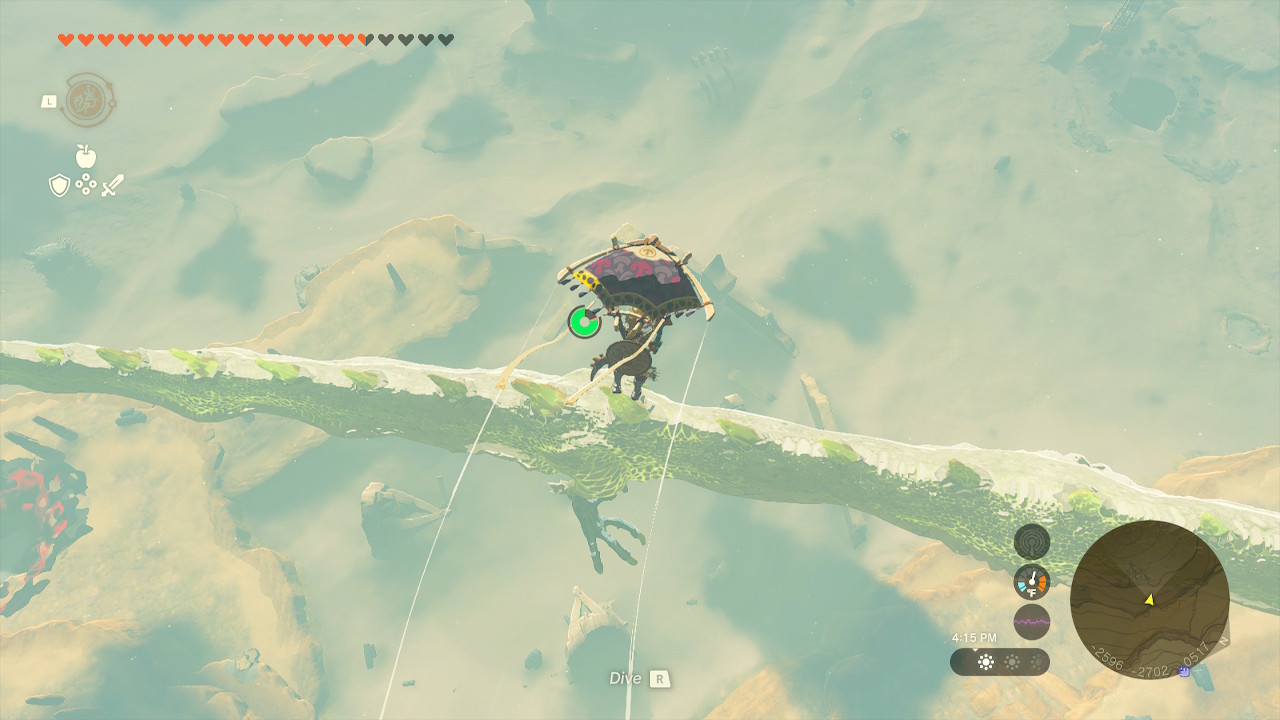1280x720 pixels.
Task: Click the yellow player arrow on minimap
Action: pyautogui.click(x=1149, y=600)
